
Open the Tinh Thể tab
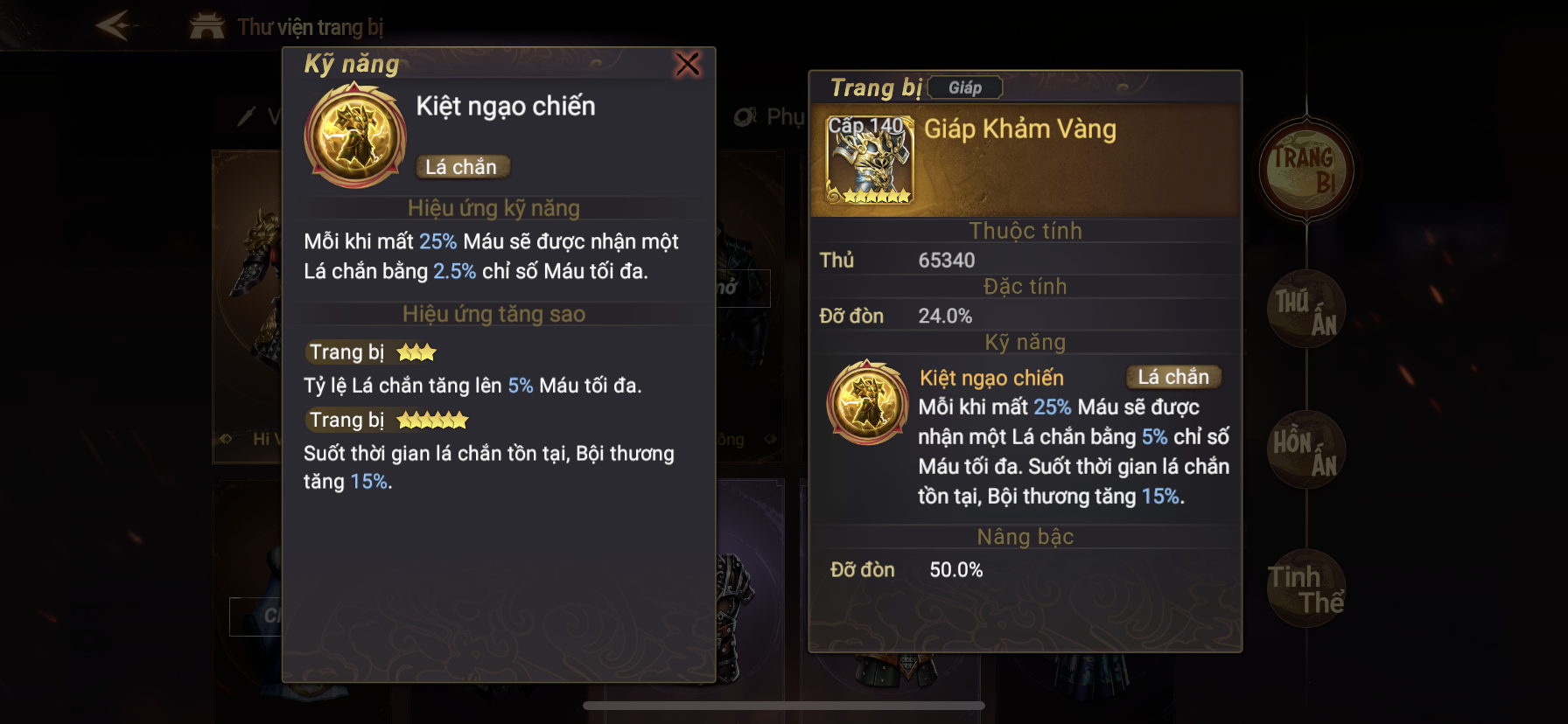(x=1305, y=589)
